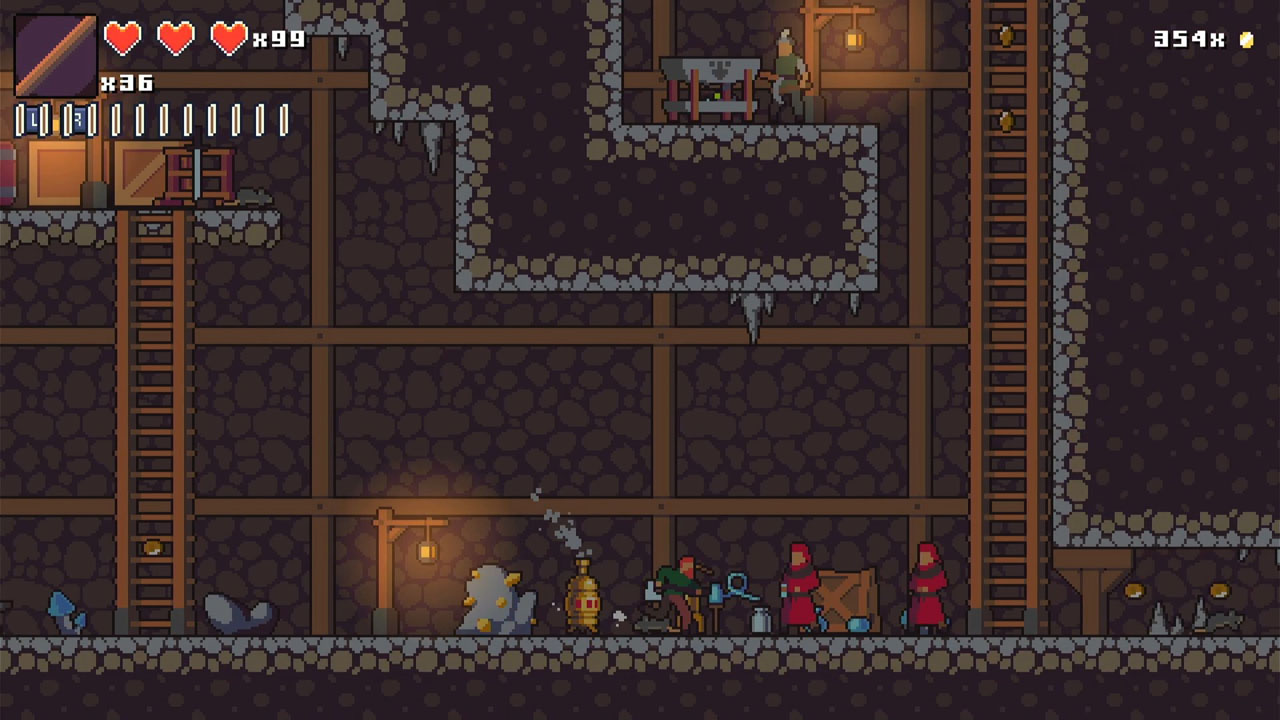Open the red bookshelf press by the crates
The height and width of the screenshot is (720, 1280).
[x=197, y=175]
